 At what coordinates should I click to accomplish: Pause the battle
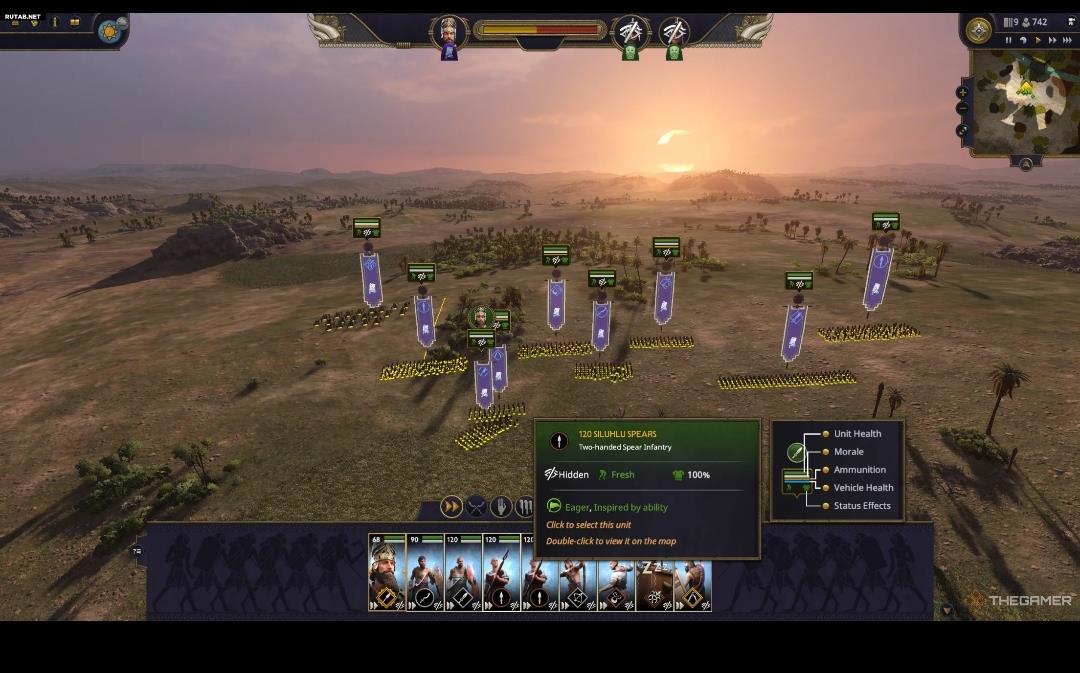coord(1008,40)
